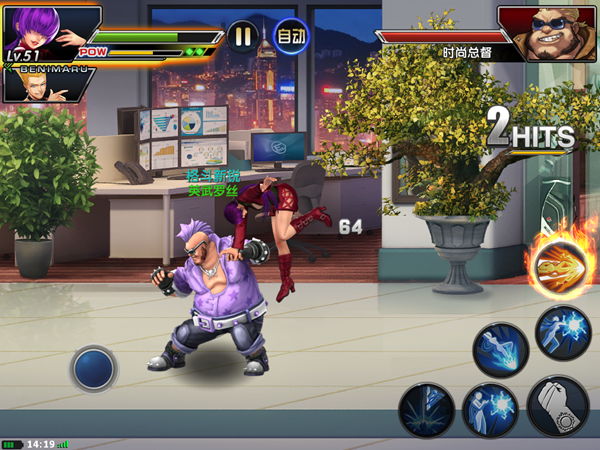
Task: Activate the flaming super move icon
Action: pyautogui.click(x=558, y=266)
